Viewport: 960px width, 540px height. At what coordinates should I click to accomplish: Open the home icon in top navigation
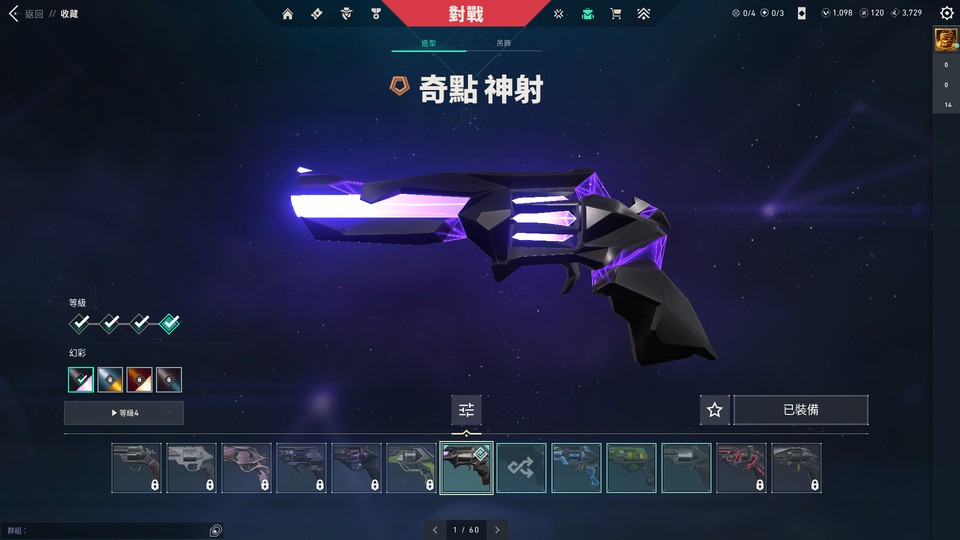(288, 14)
